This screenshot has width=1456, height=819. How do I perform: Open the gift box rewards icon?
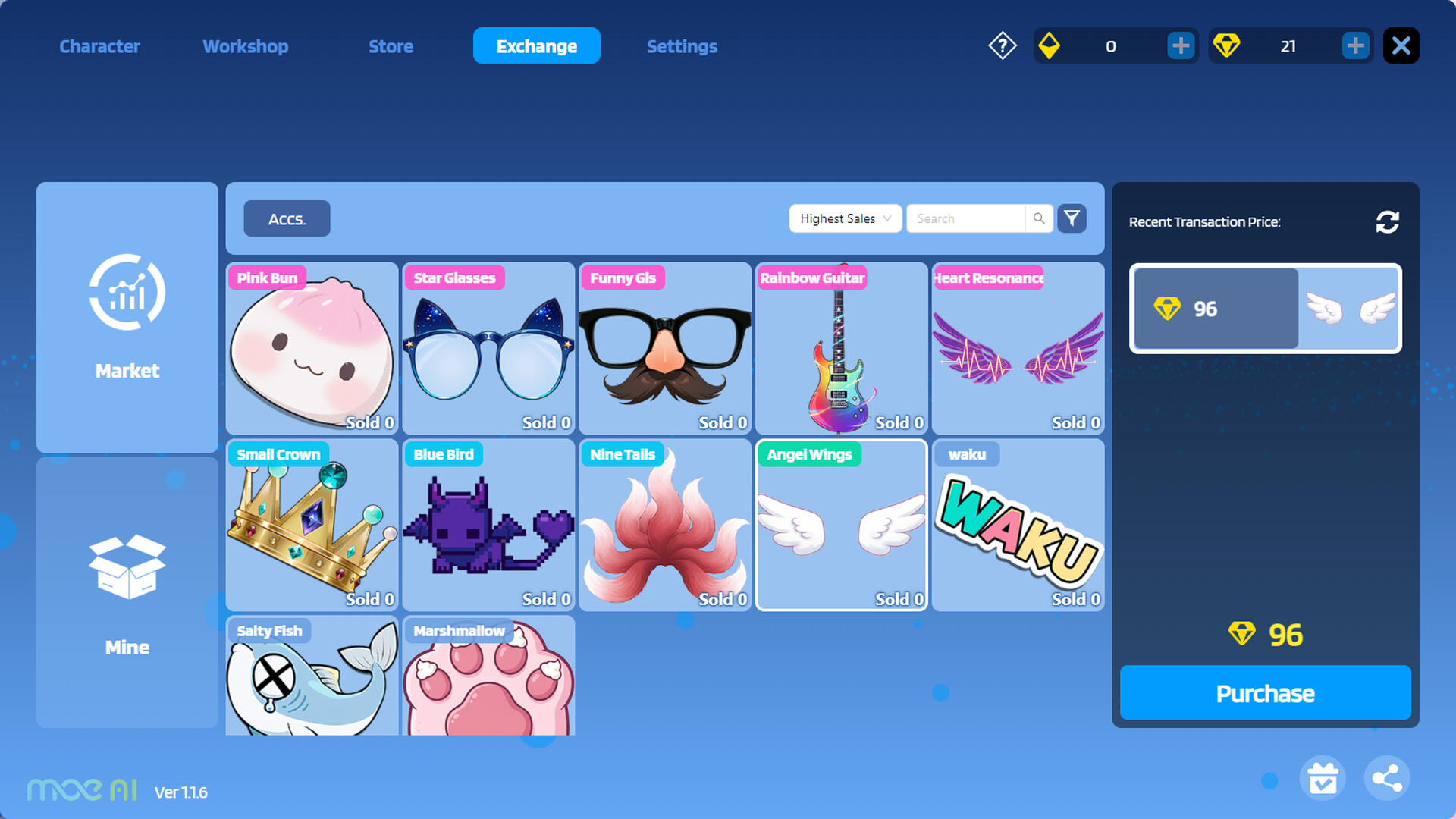point(1323,777)
